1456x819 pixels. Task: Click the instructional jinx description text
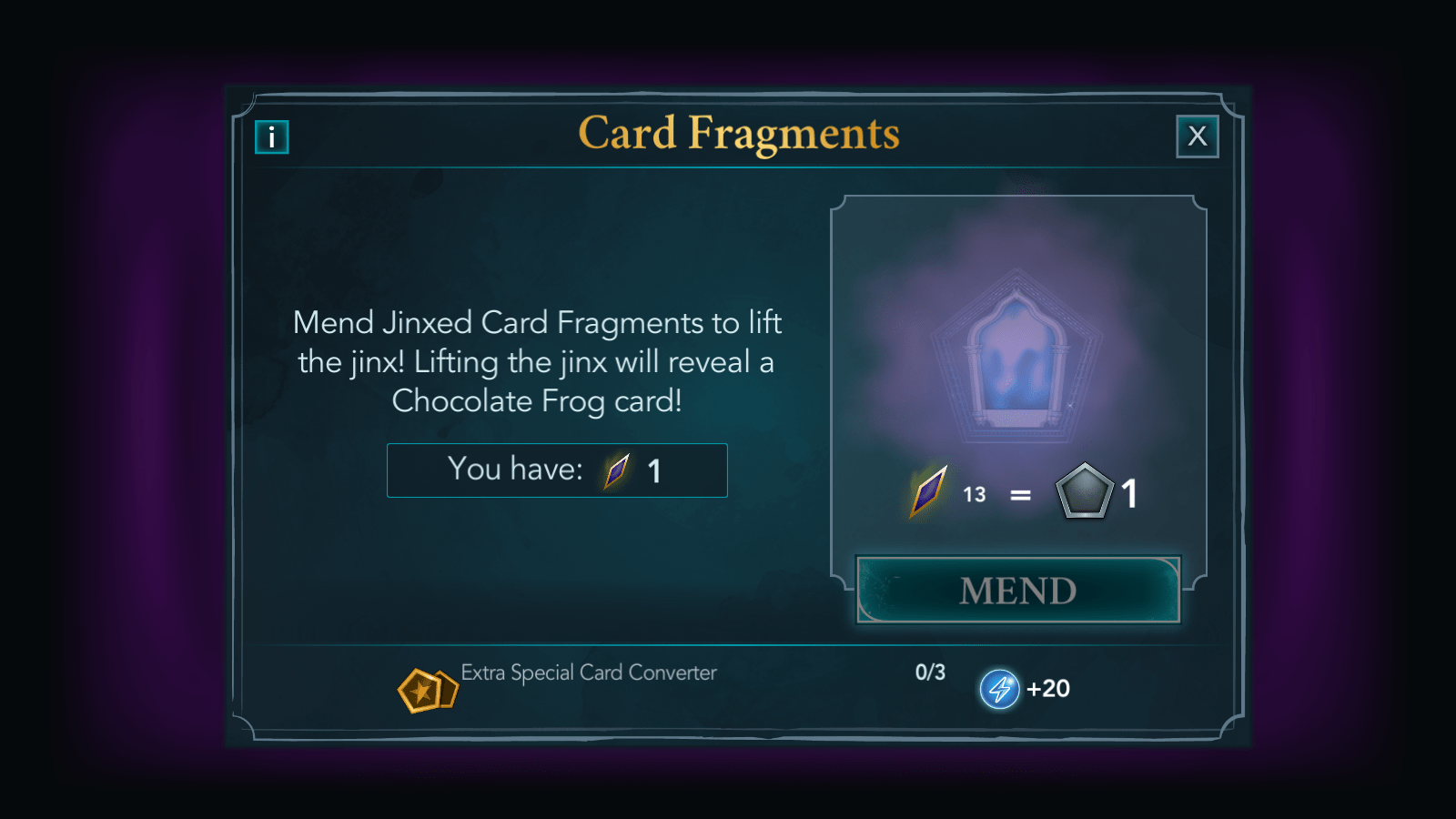coord(537,361)
